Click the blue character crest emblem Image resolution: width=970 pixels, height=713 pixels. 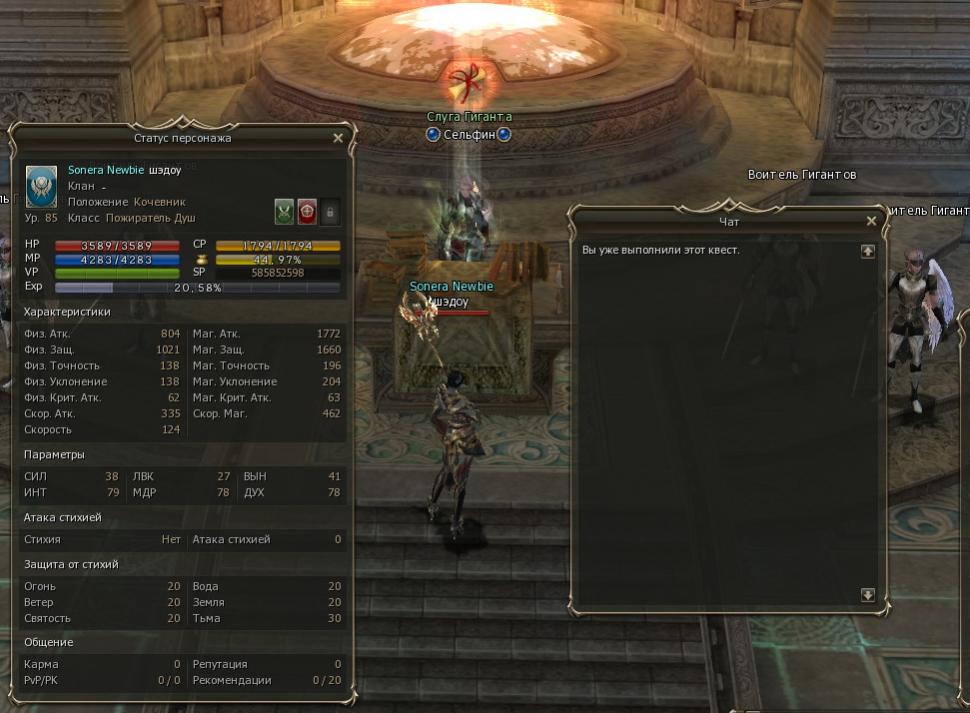(x=41, y=186)
